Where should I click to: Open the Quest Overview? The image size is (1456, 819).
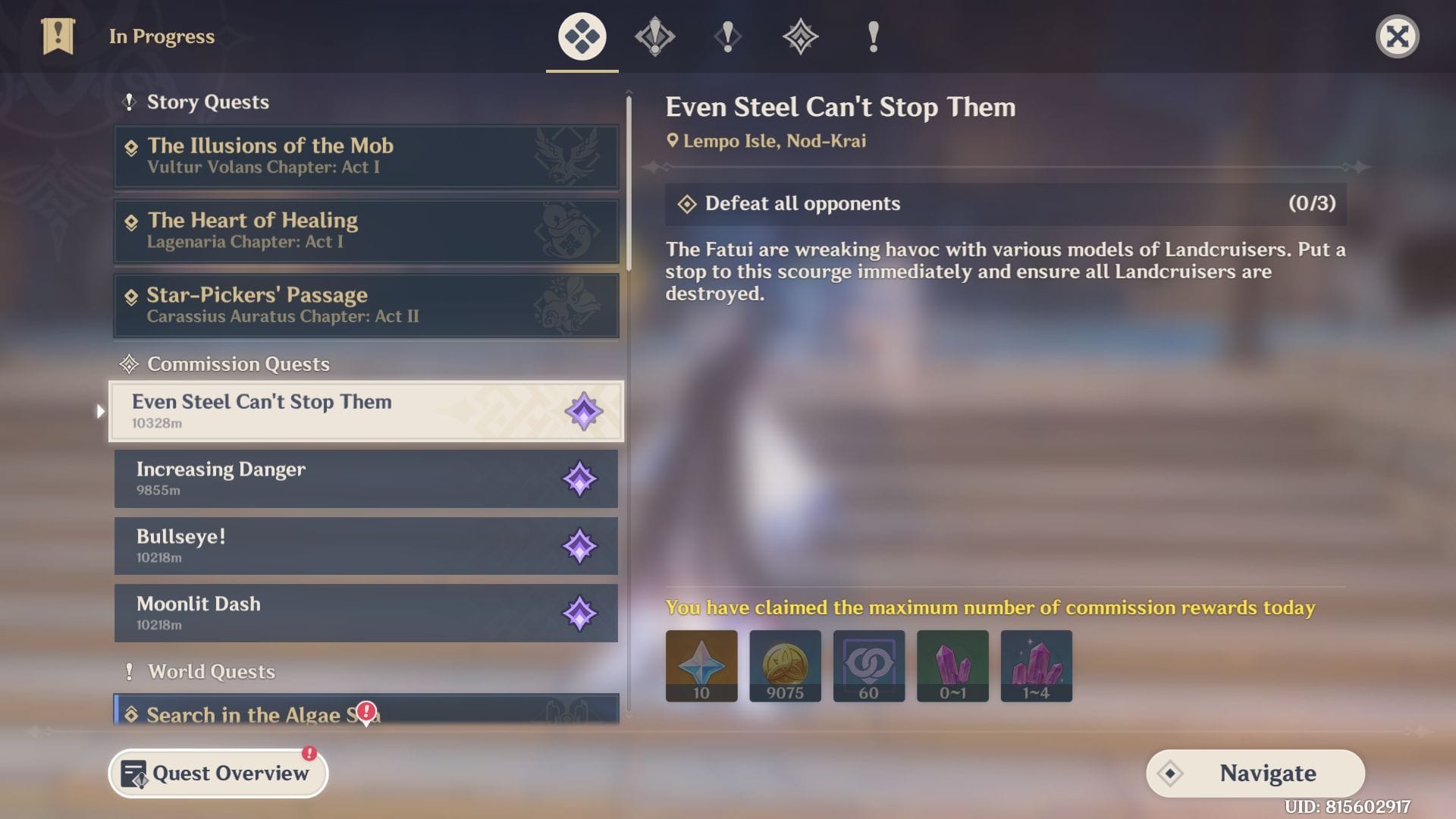click(x=218, y=773)
